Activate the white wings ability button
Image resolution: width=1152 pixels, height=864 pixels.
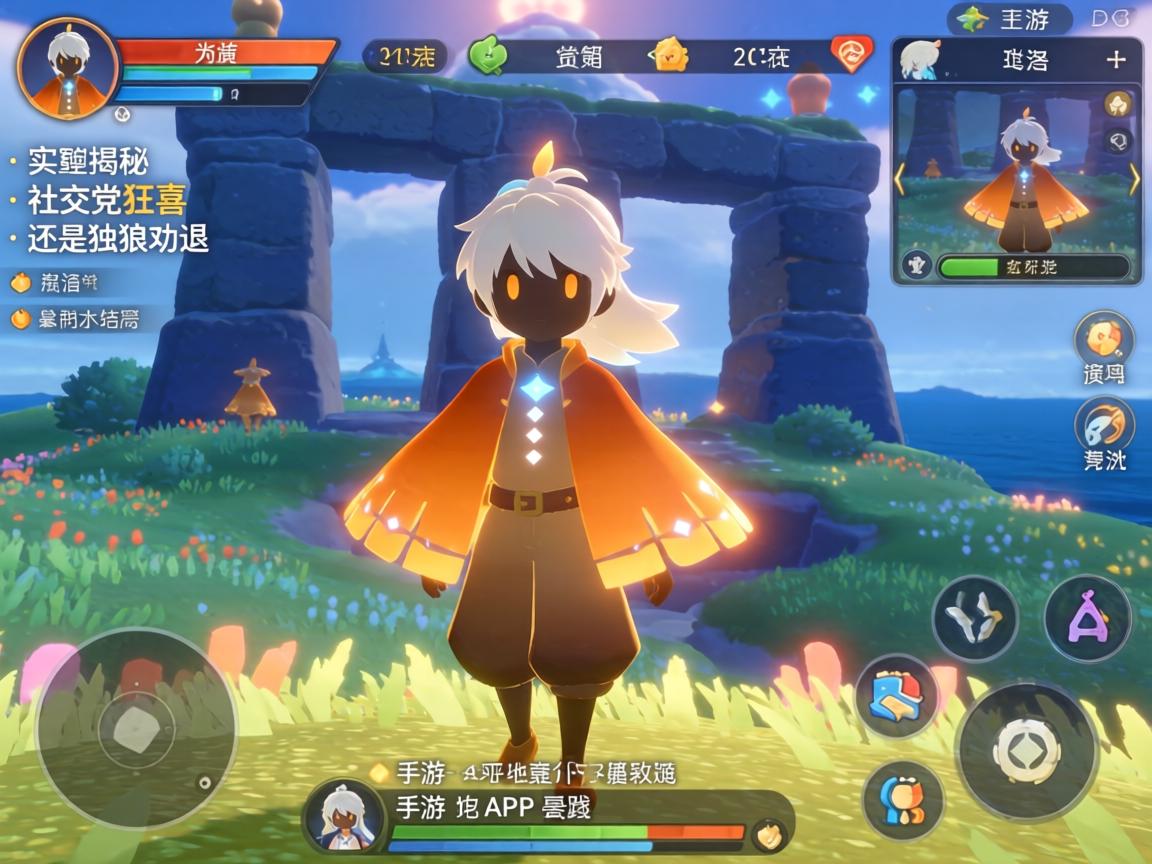point(975,618)
